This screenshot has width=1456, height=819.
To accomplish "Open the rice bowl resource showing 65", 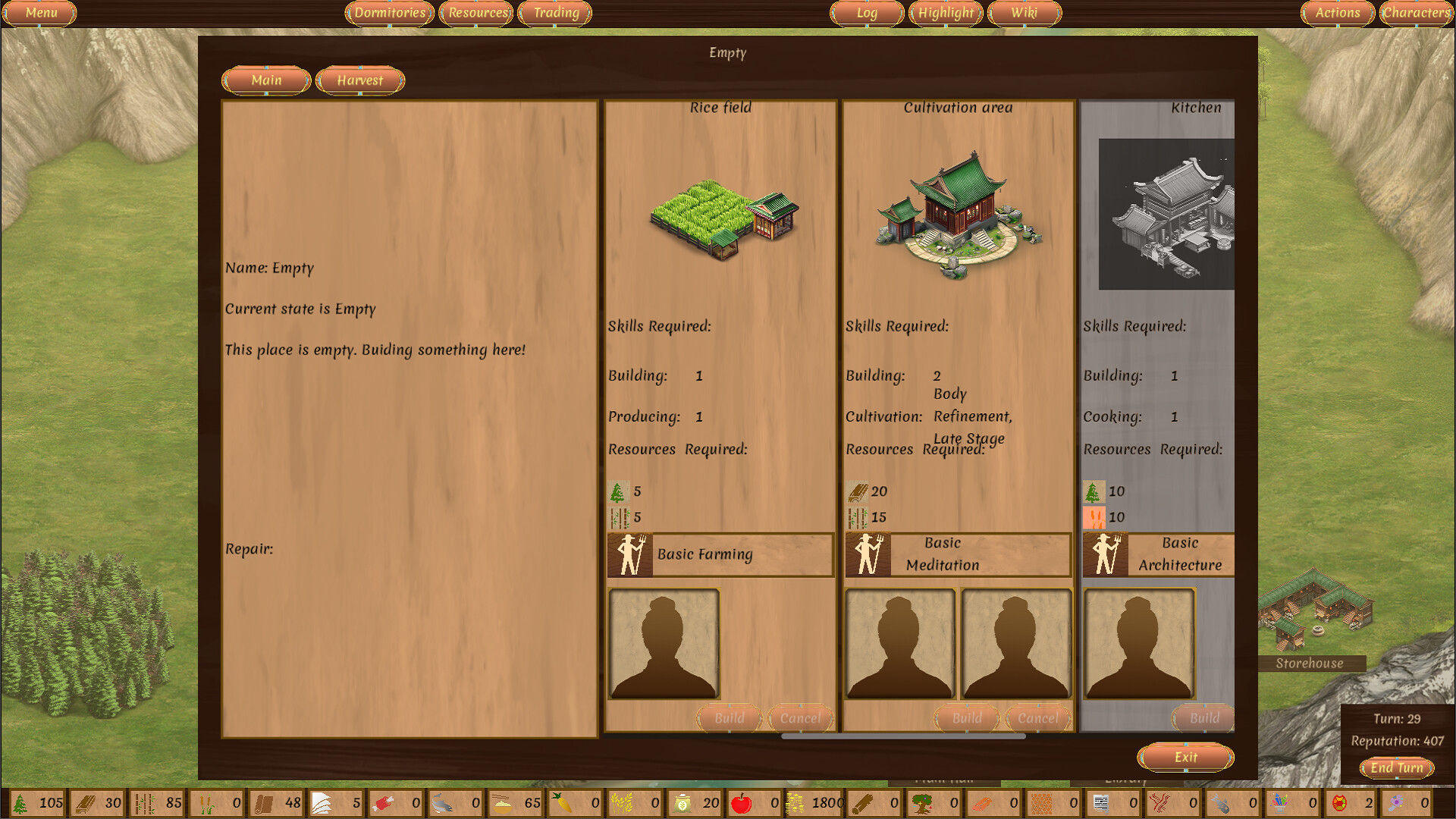I will tap(501, 802).
